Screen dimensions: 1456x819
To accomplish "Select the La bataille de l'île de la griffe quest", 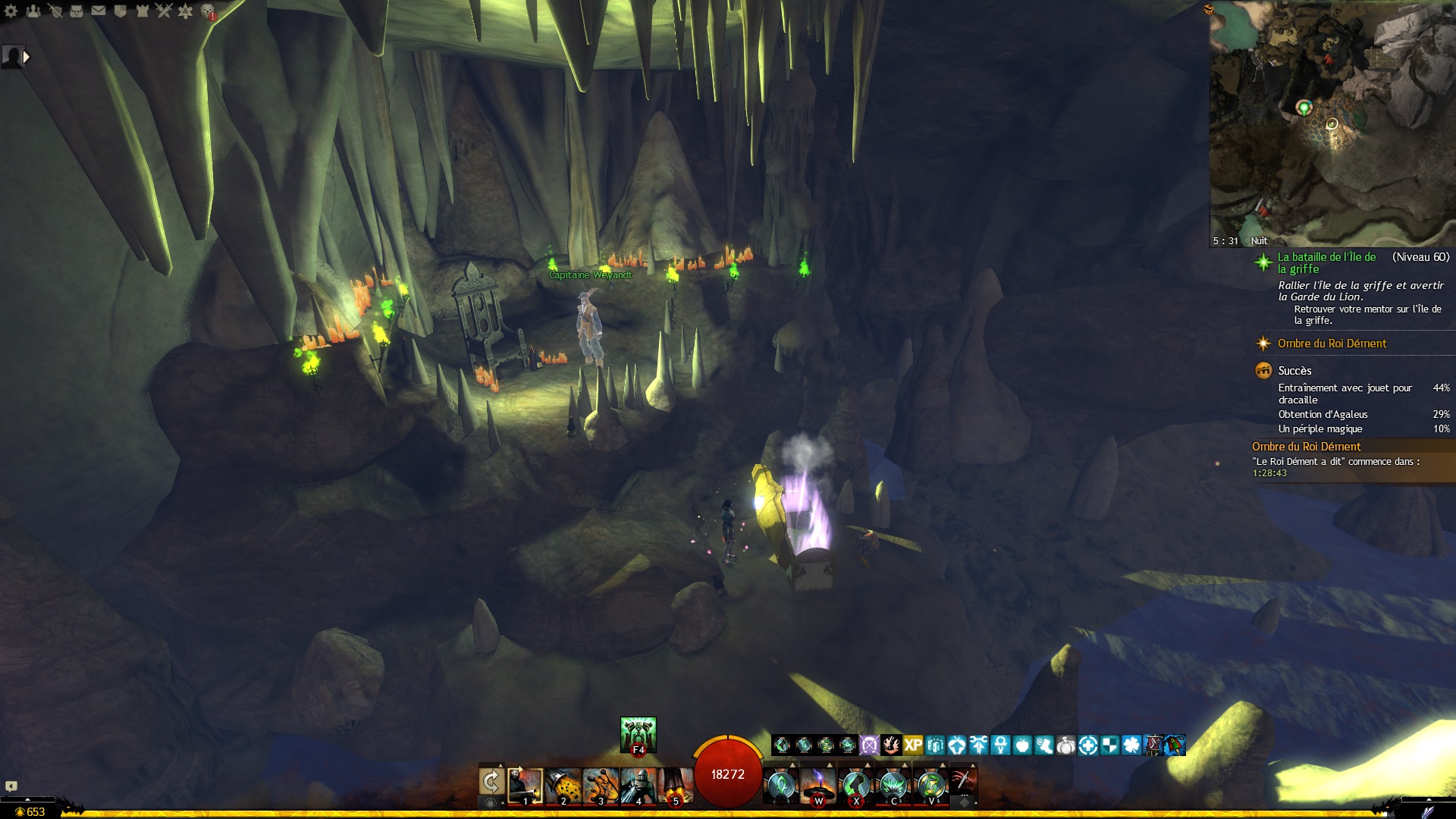I will 1326,262.
